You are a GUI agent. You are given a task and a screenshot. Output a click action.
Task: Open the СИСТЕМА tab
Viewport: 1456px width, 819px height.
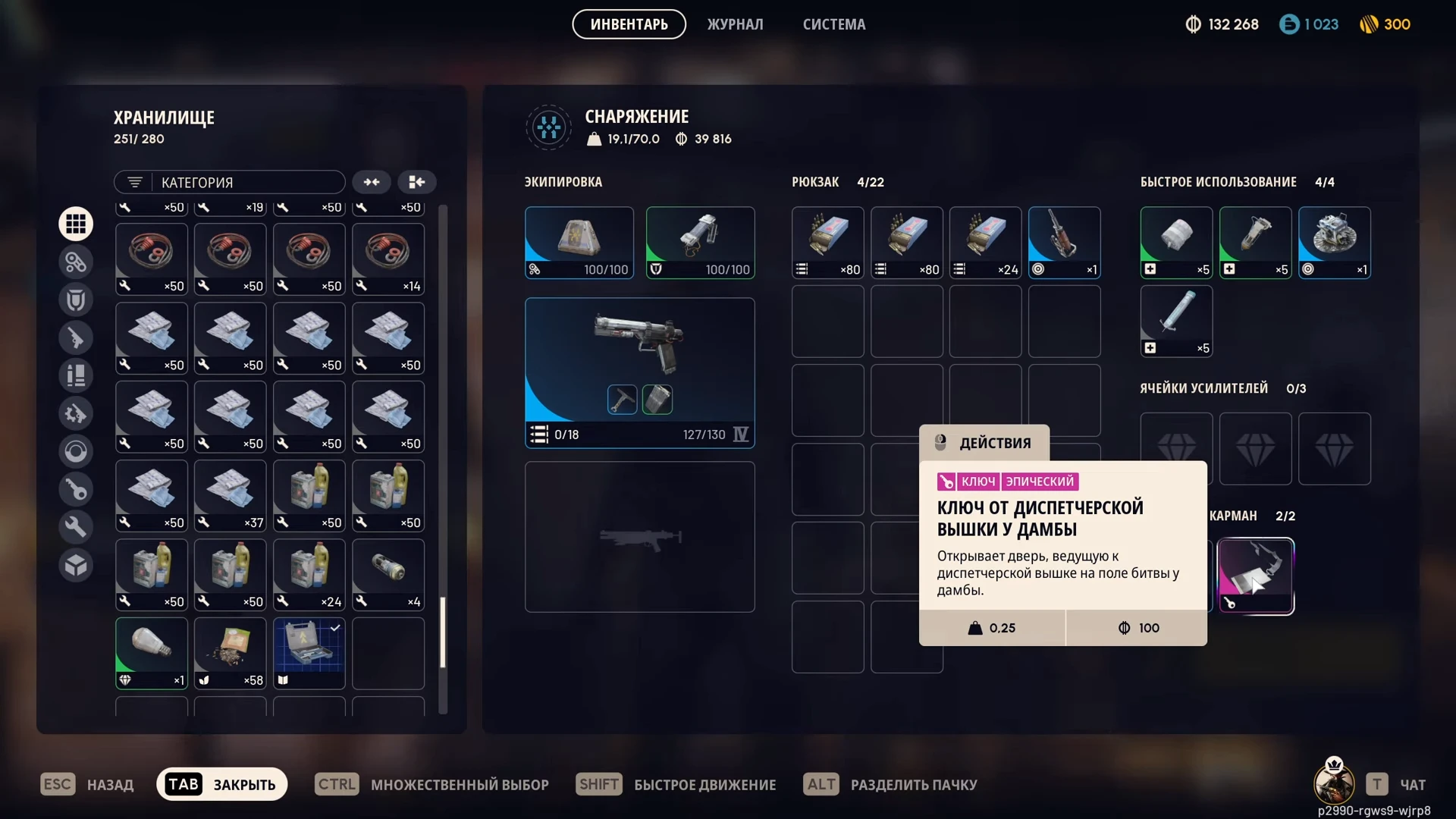[833, 24]
